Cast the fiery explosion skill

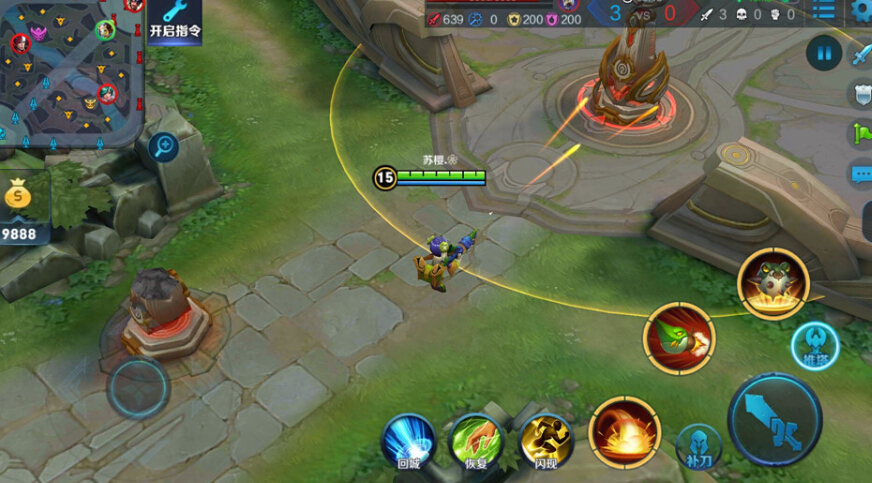[624, 432]
